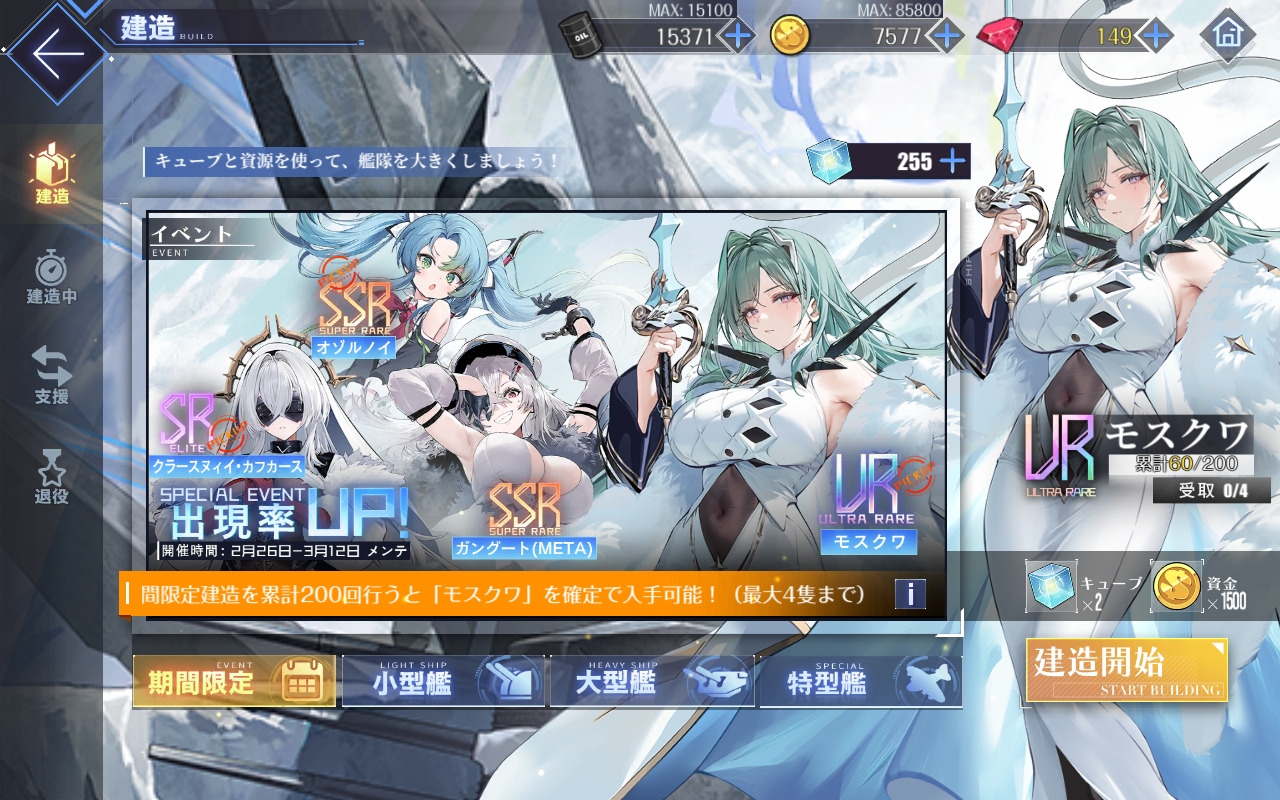1280x800 pixels.
Task: Select the 期間限定 event build tab
Action: (x=234, y=682)
